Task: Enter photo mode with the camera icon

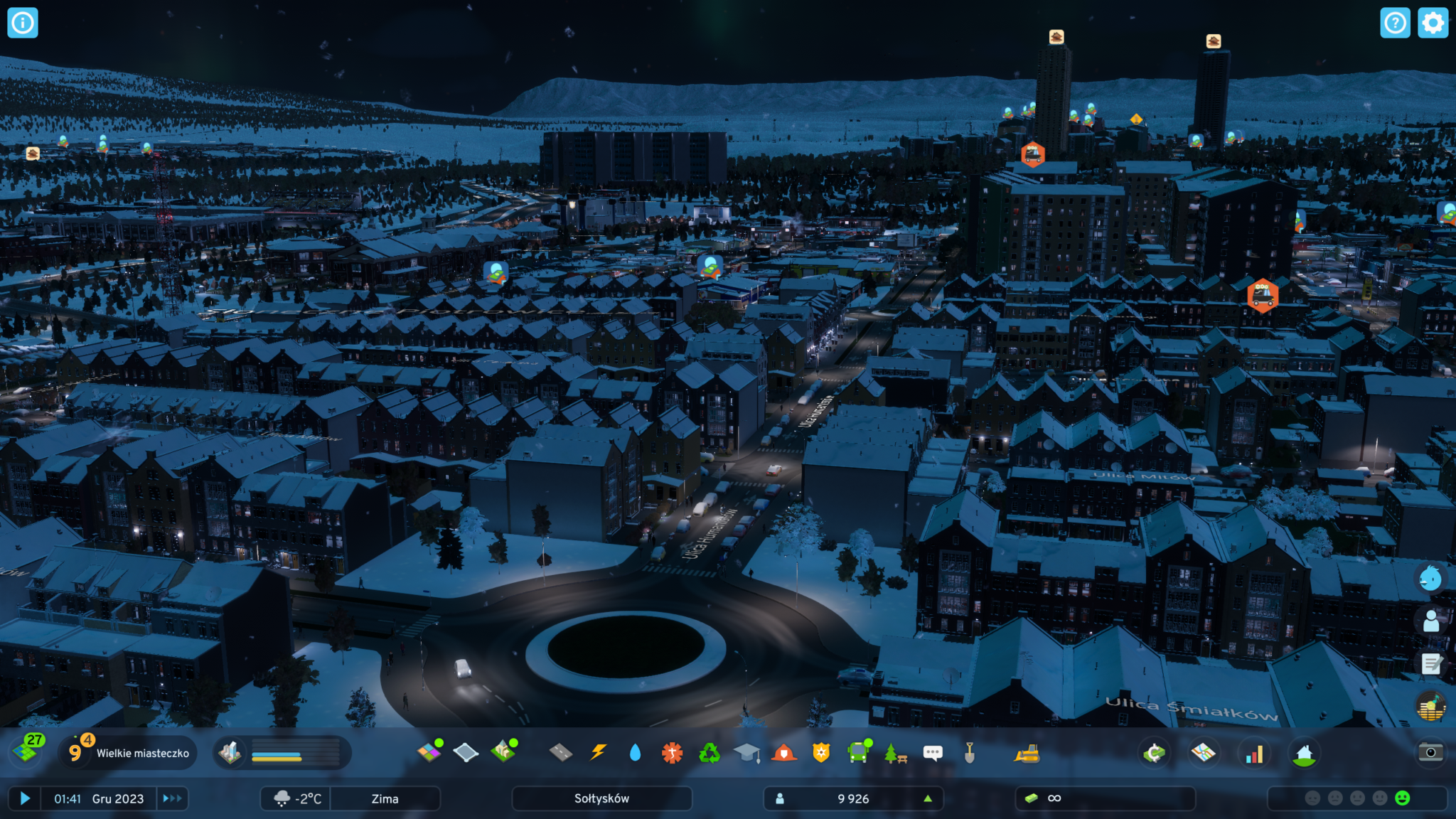Action: click(1430, 752)
